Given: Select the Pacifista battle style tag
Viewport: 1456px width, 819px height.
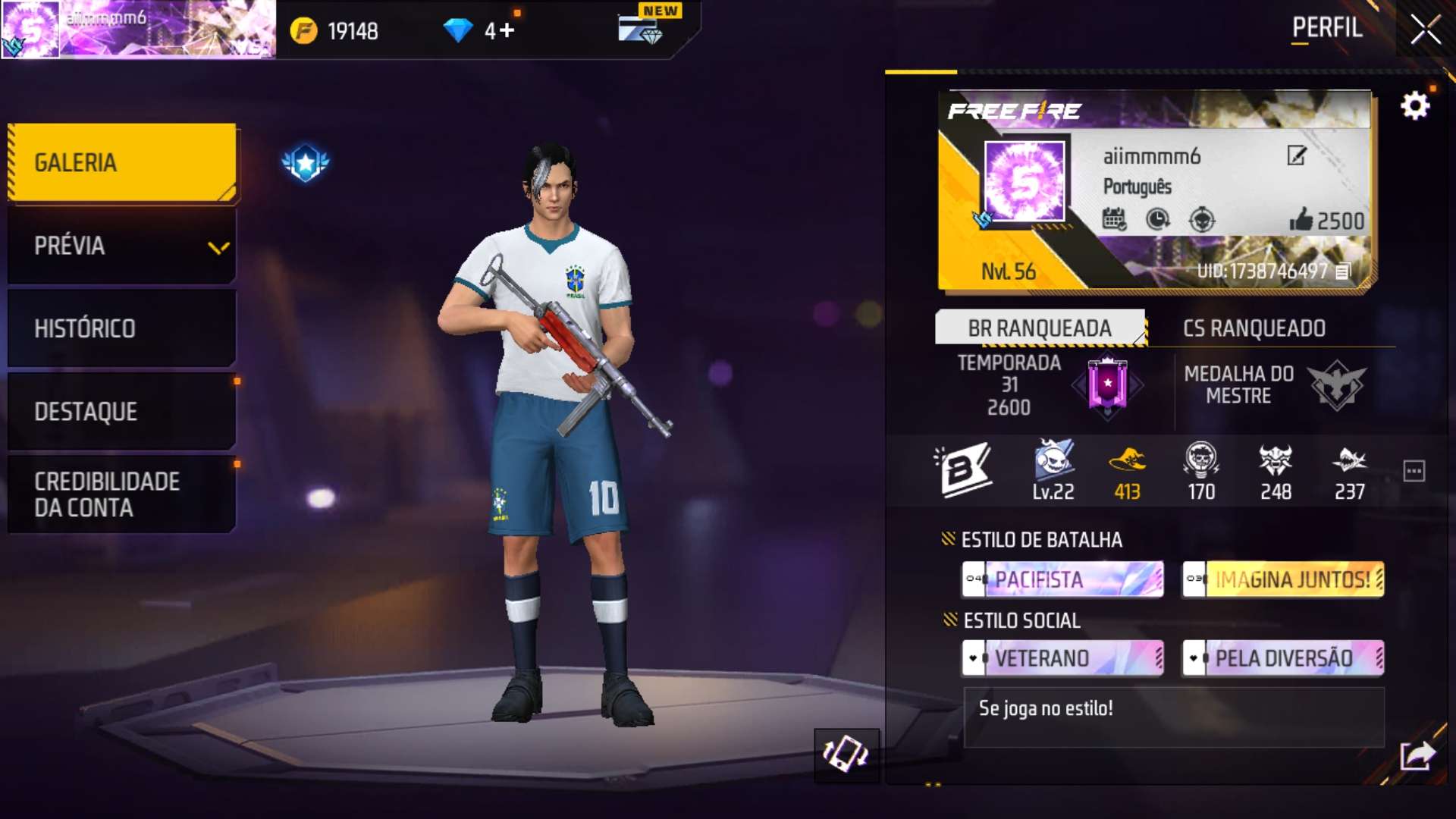Looking at the screenshot, I should tap(1062, 580).
